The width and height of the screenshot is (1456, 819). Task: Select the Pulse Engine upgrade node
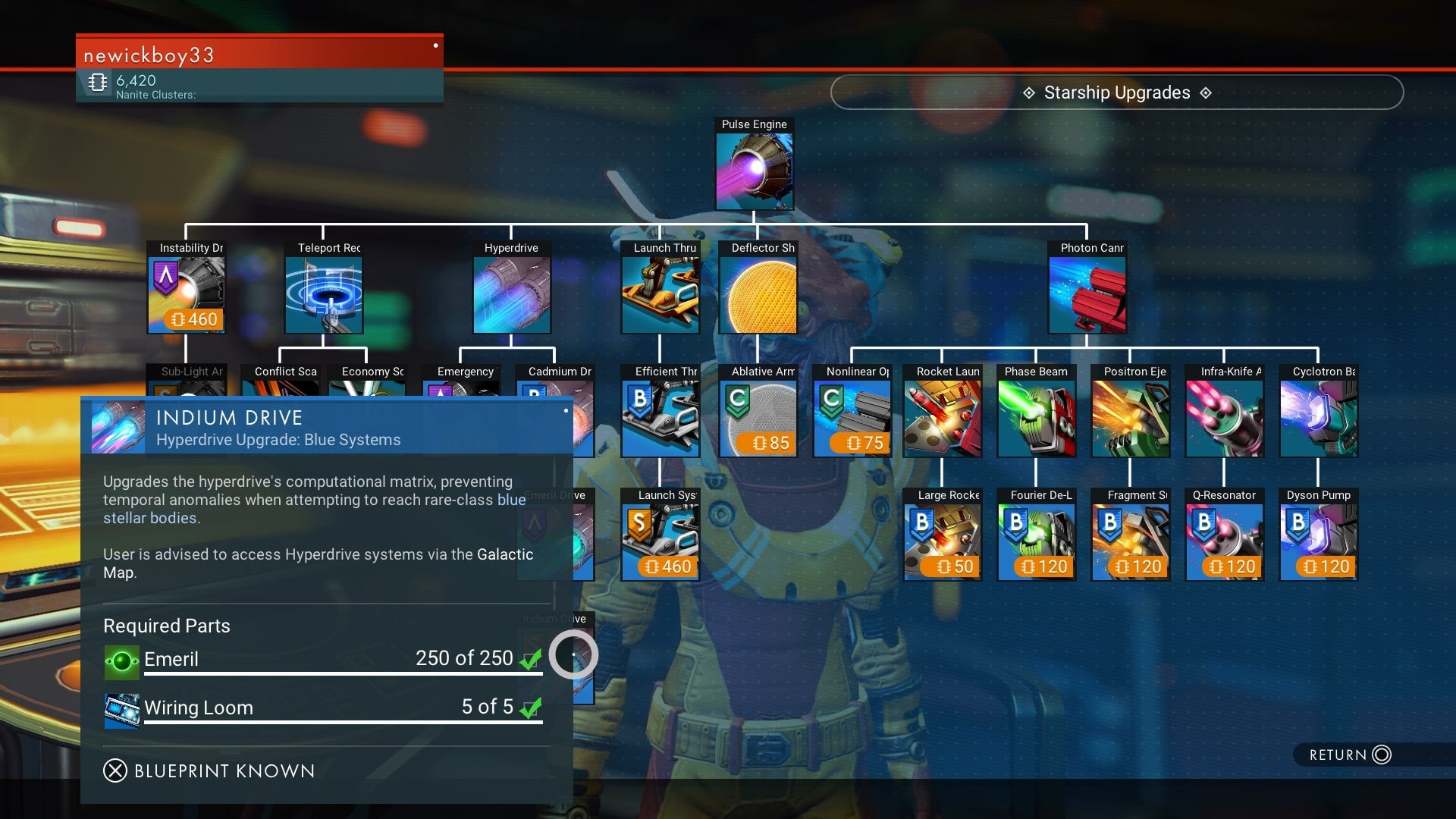[x=755, y=171]
